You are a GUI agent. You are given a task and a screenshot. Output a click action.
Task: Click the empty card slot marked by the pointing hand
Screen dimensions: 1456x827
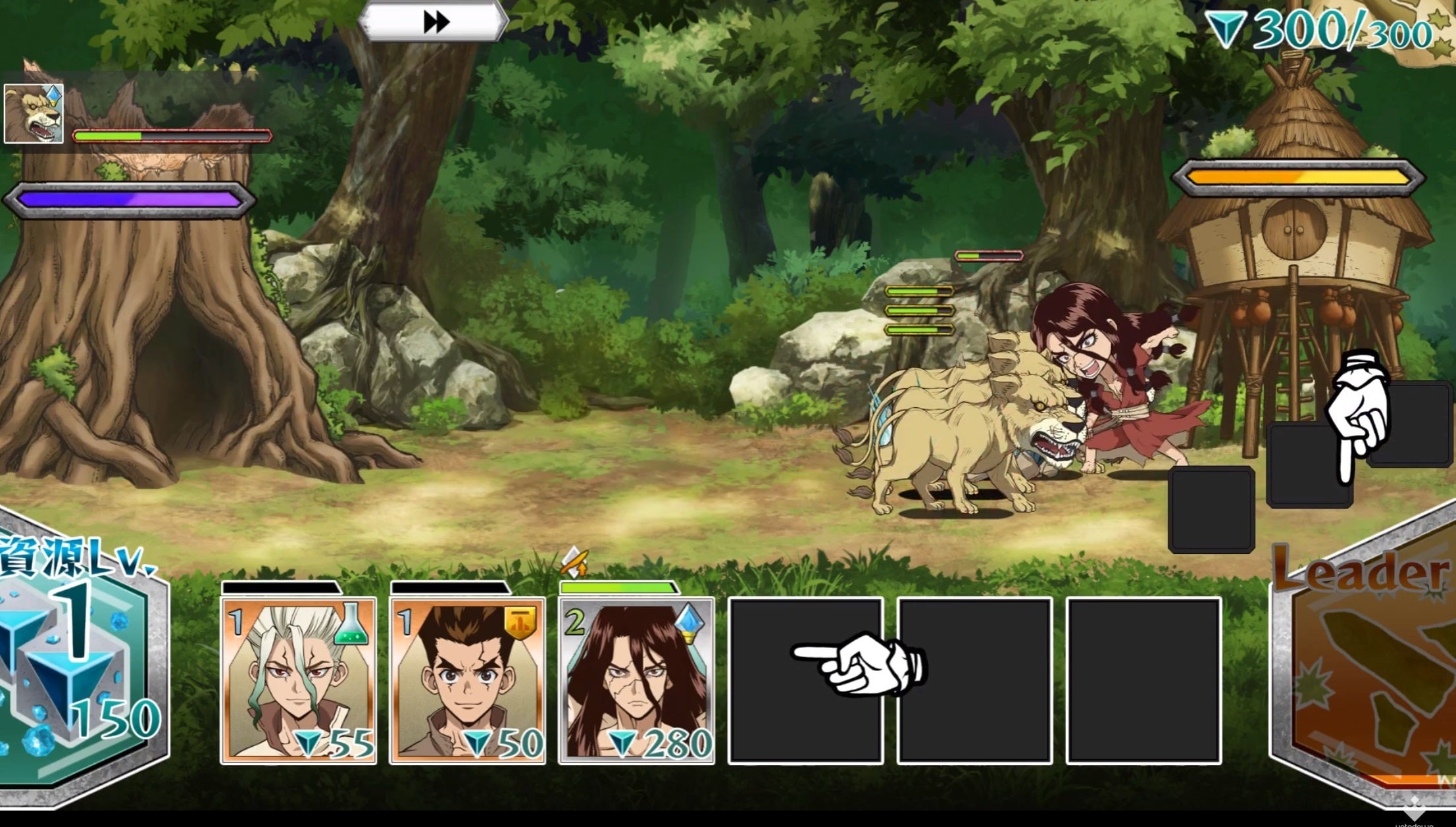tap(805, 678)
